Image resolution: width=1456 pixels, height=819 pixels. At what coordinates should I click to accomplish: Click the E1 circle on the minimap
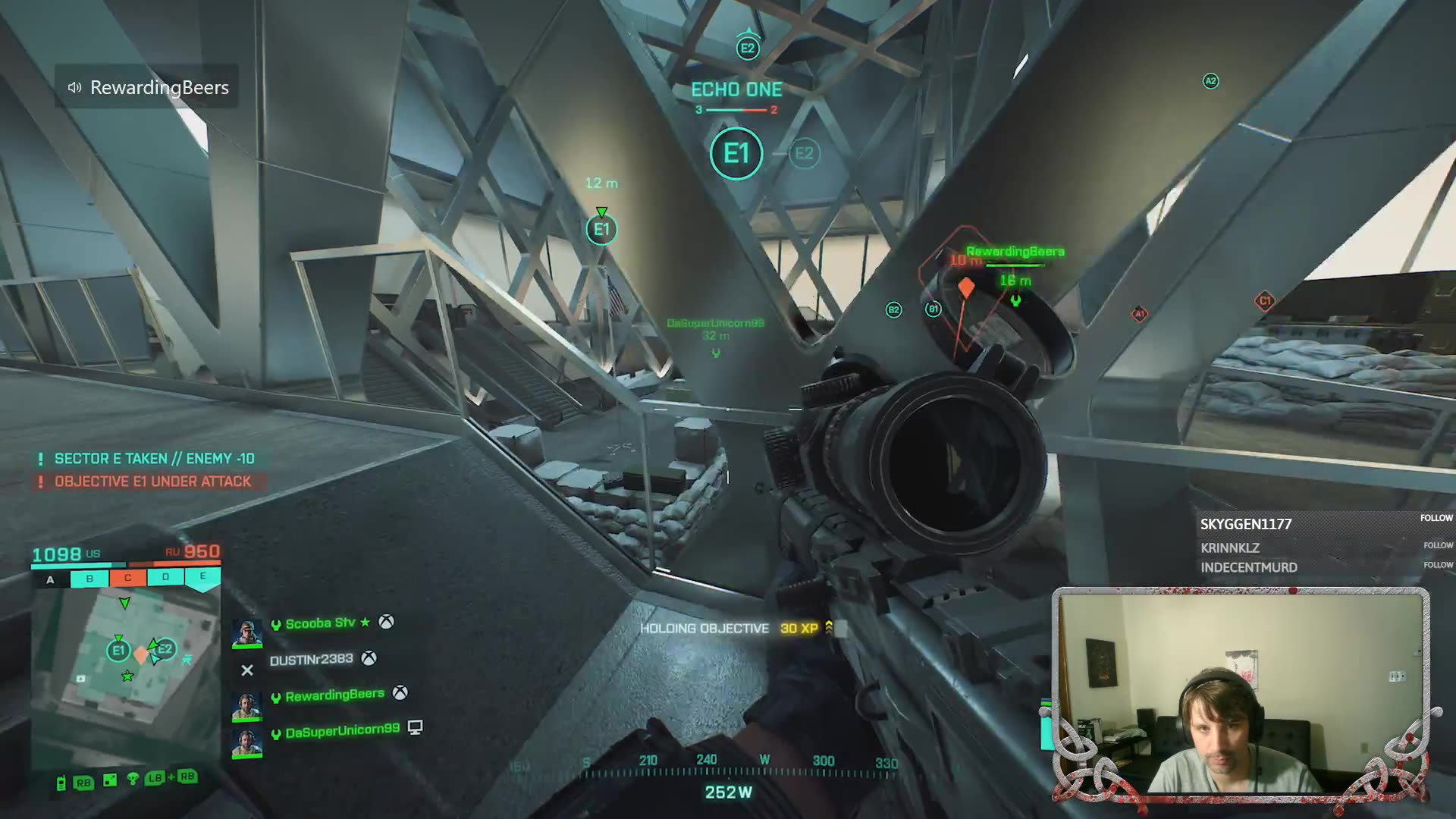118,651
